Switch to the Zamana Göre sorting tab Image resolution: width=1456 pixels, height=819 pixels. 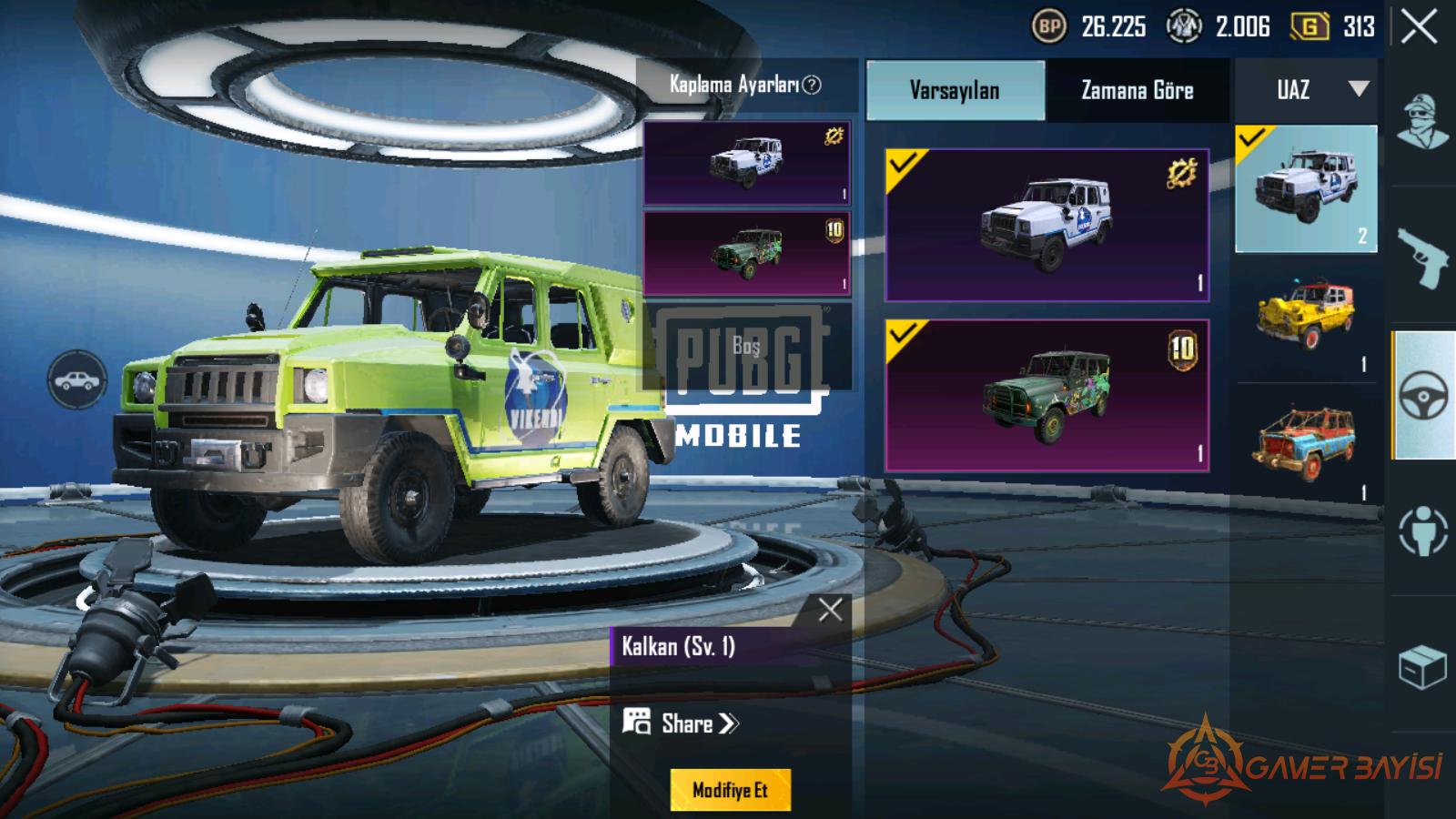(x=1137, y=90)
